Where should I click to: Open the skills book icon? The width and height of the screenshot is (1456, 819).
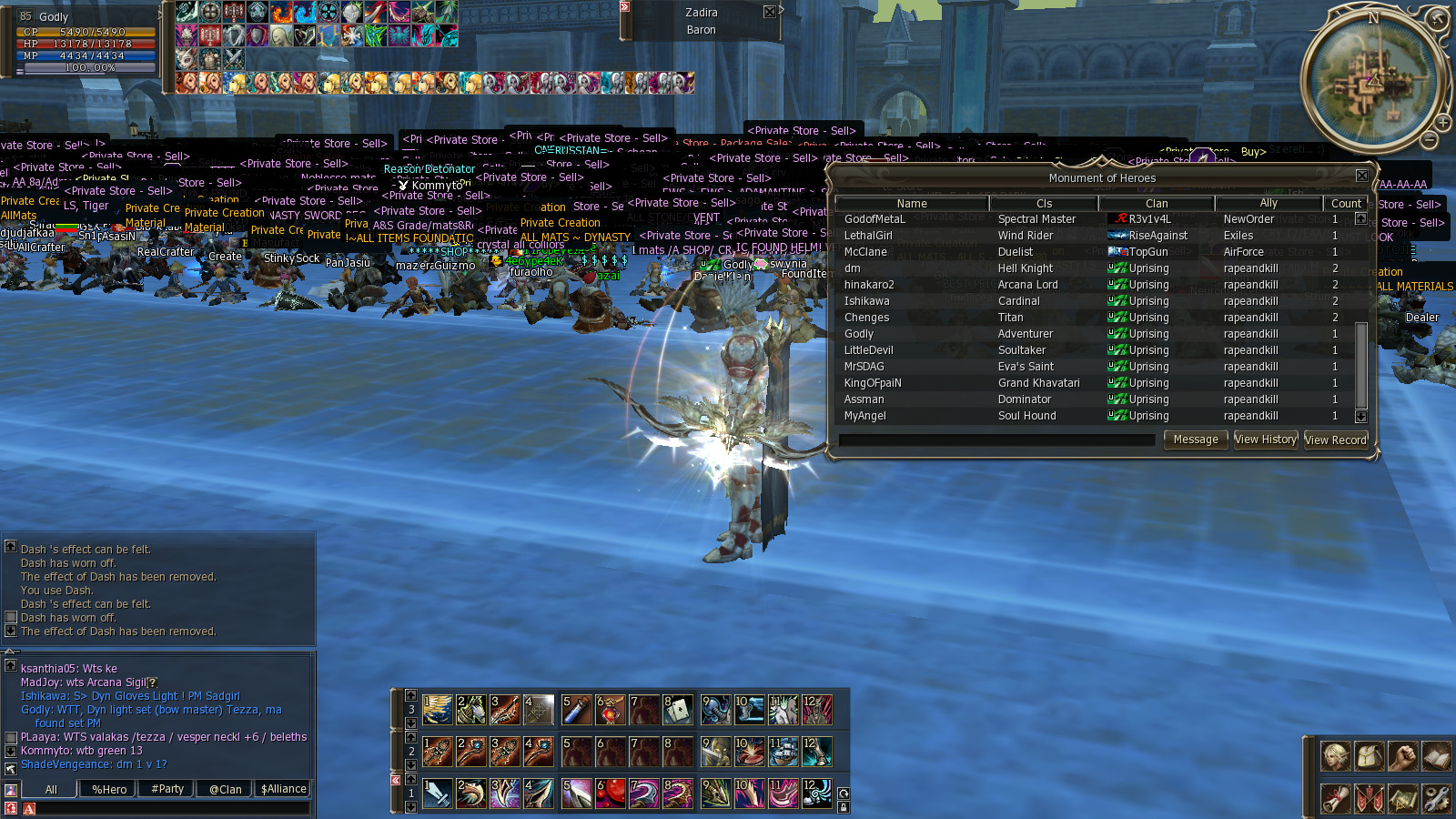pos(1436,756)
